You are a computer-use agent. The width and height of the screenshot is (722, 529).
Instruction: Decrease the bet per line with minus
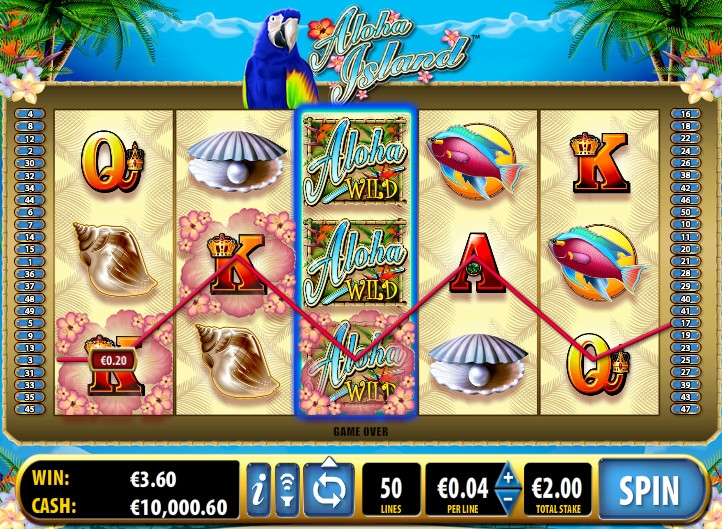click(508, 503)
